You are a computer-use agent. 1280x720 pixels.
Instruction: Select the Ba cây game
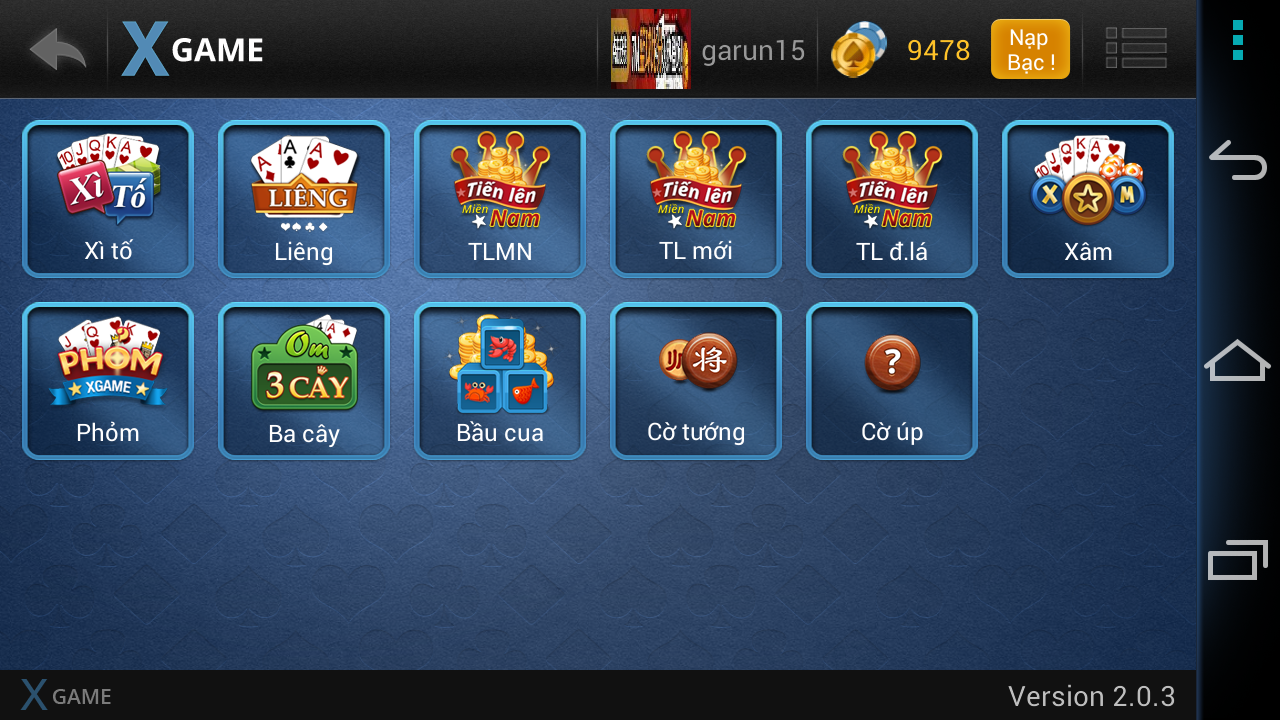coord(303,380)
